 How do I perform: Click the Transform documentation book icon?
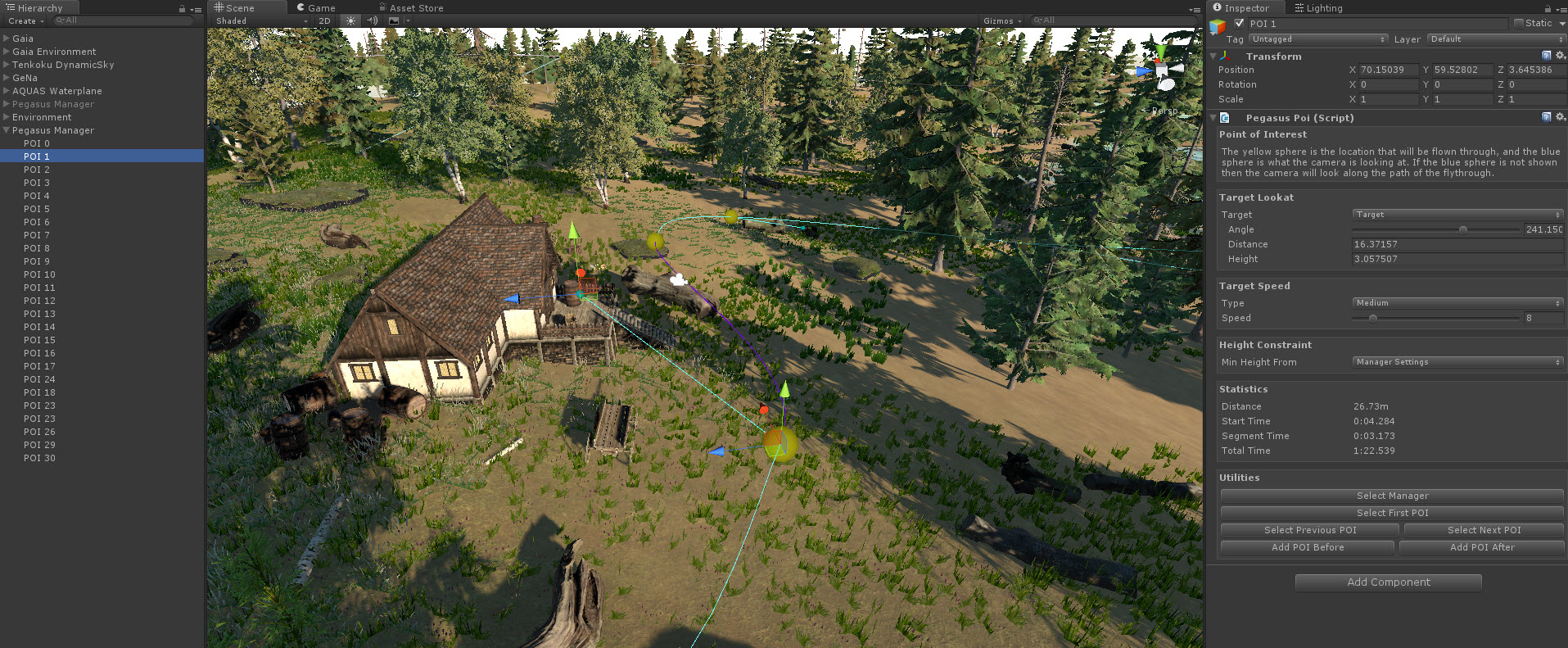pos(1545,56)
